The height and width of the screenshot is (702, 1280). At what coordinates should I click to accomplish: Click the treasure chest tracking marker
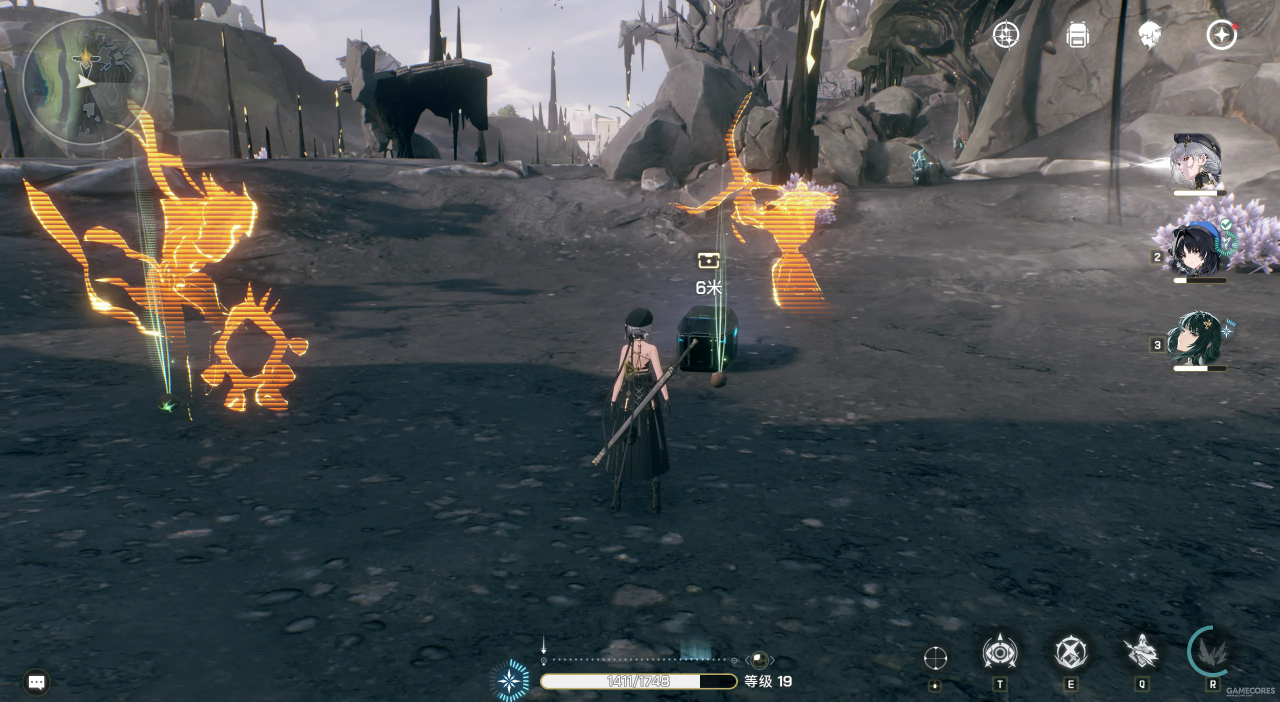coord(709,261)
